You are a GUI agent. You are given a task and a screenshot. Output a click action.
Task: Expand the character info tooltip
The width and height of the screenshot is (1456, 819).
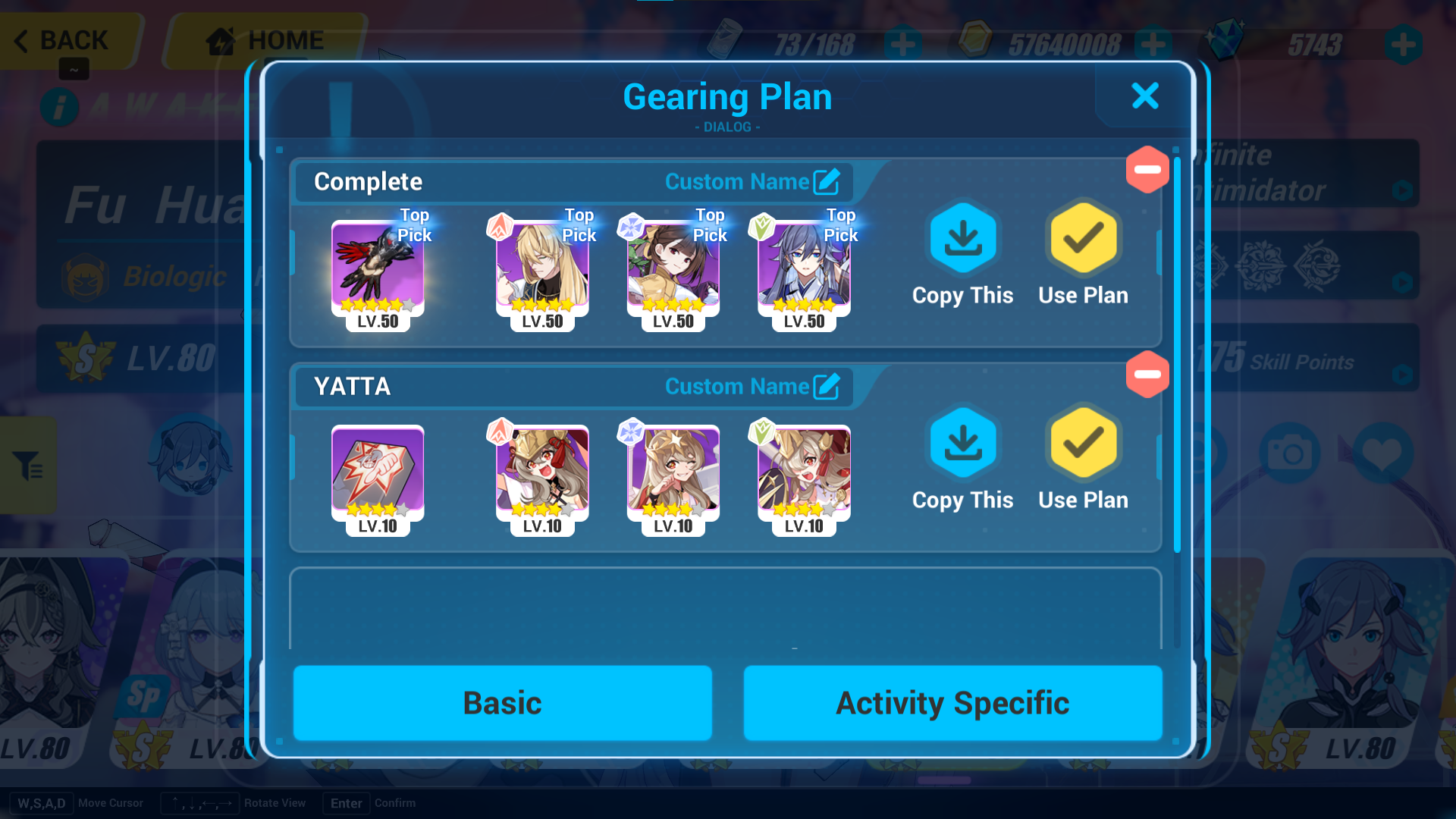pyautogui.click(x=60, y=107)
